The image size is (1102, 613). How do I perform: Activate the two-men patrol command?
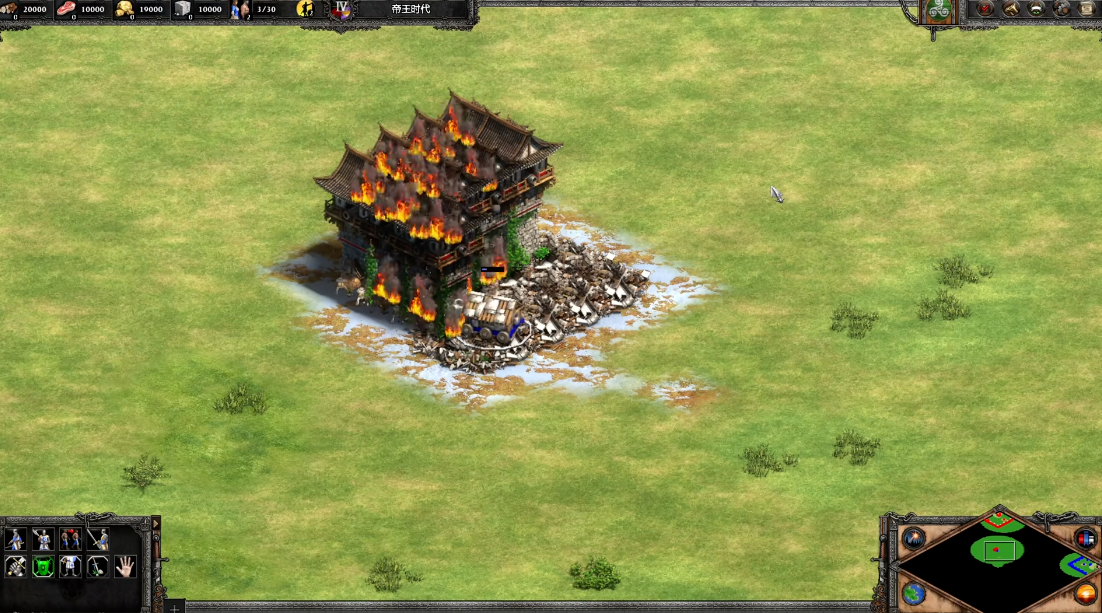pyautogui.click(x=70, y=540)
